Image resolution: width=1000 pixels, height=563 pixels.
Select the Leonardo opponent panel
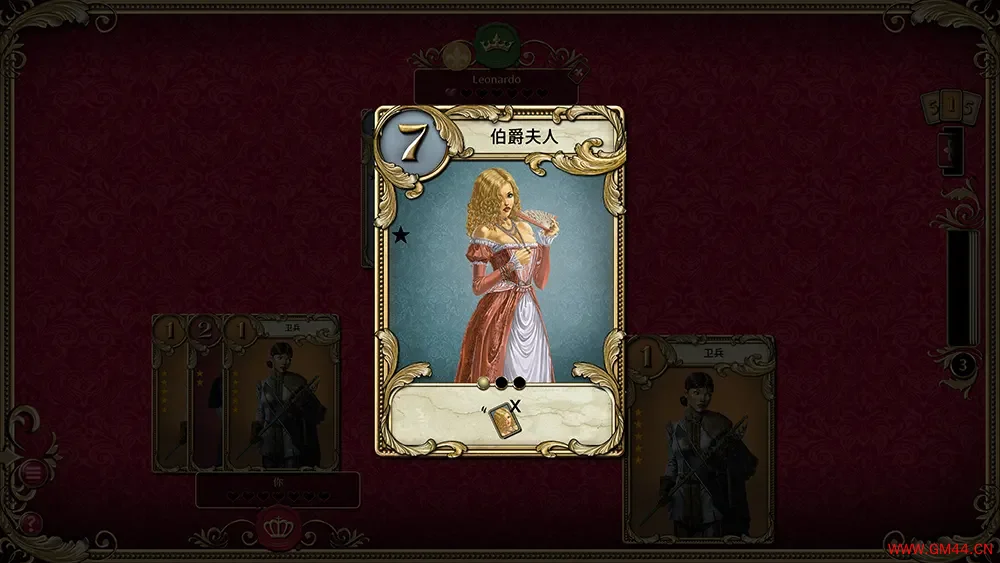point(496,85)
